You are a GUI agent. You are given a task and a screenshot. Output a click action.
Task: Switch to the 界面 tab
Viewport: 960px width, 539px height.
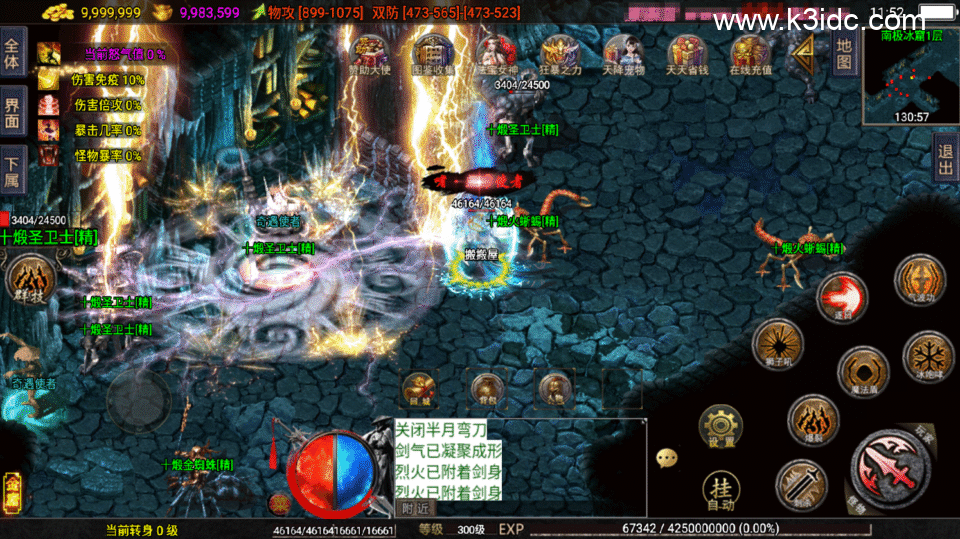pyautogui.click(x=12, y=111)
